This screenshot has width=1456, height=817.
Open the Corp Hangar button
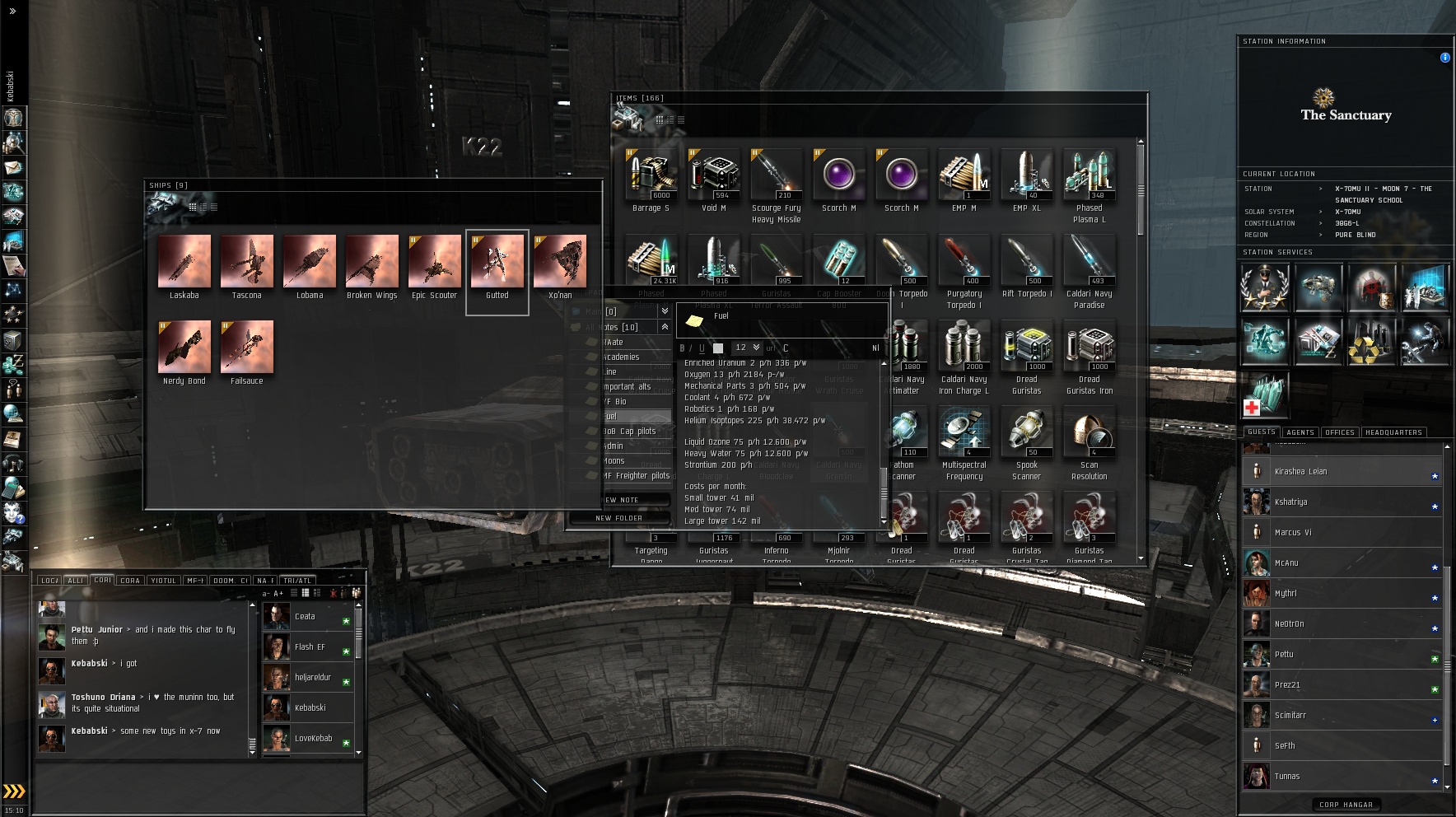click(x=1346, y=805)
